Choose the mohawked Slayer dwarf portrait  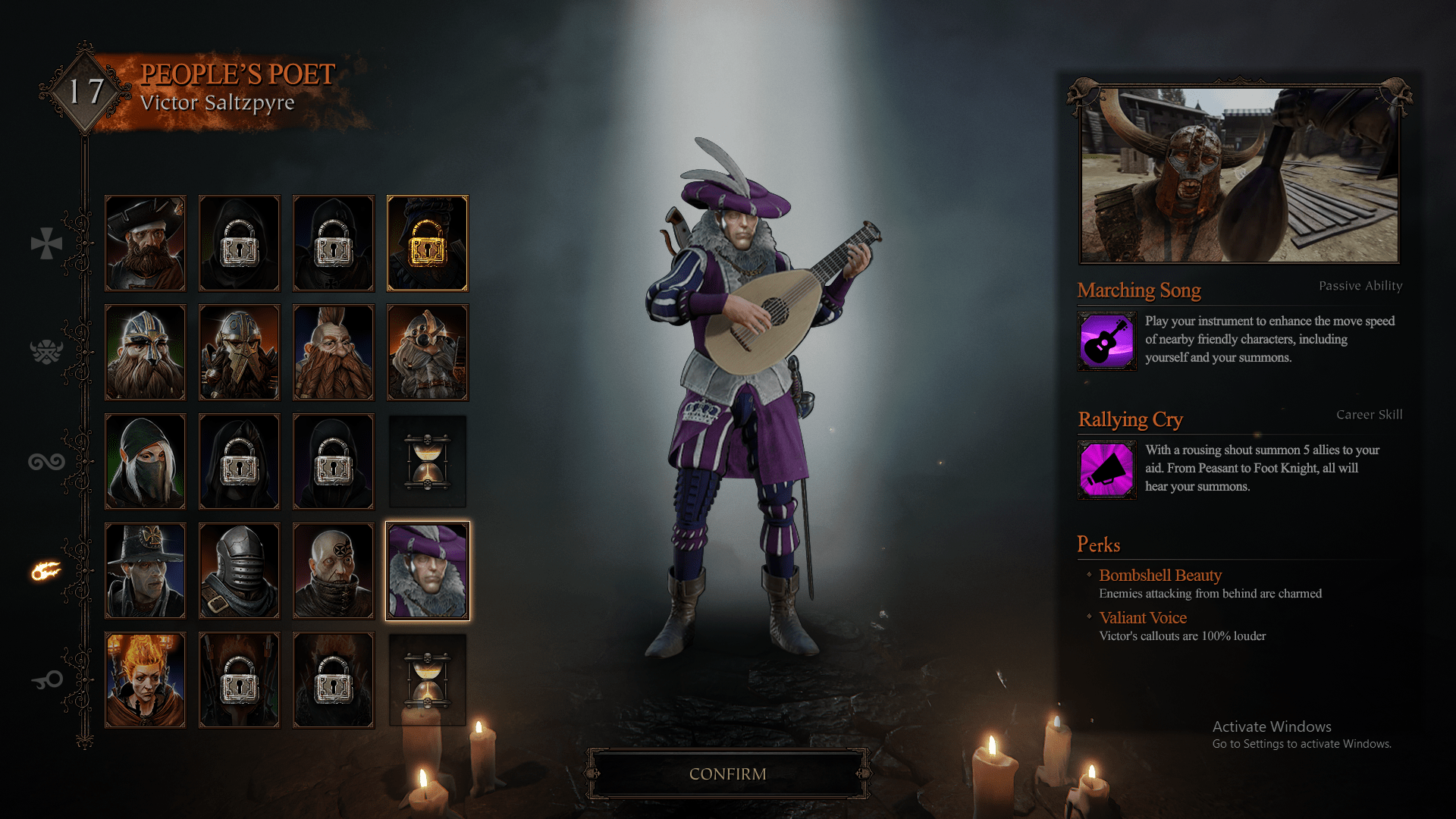pos(333,353)
